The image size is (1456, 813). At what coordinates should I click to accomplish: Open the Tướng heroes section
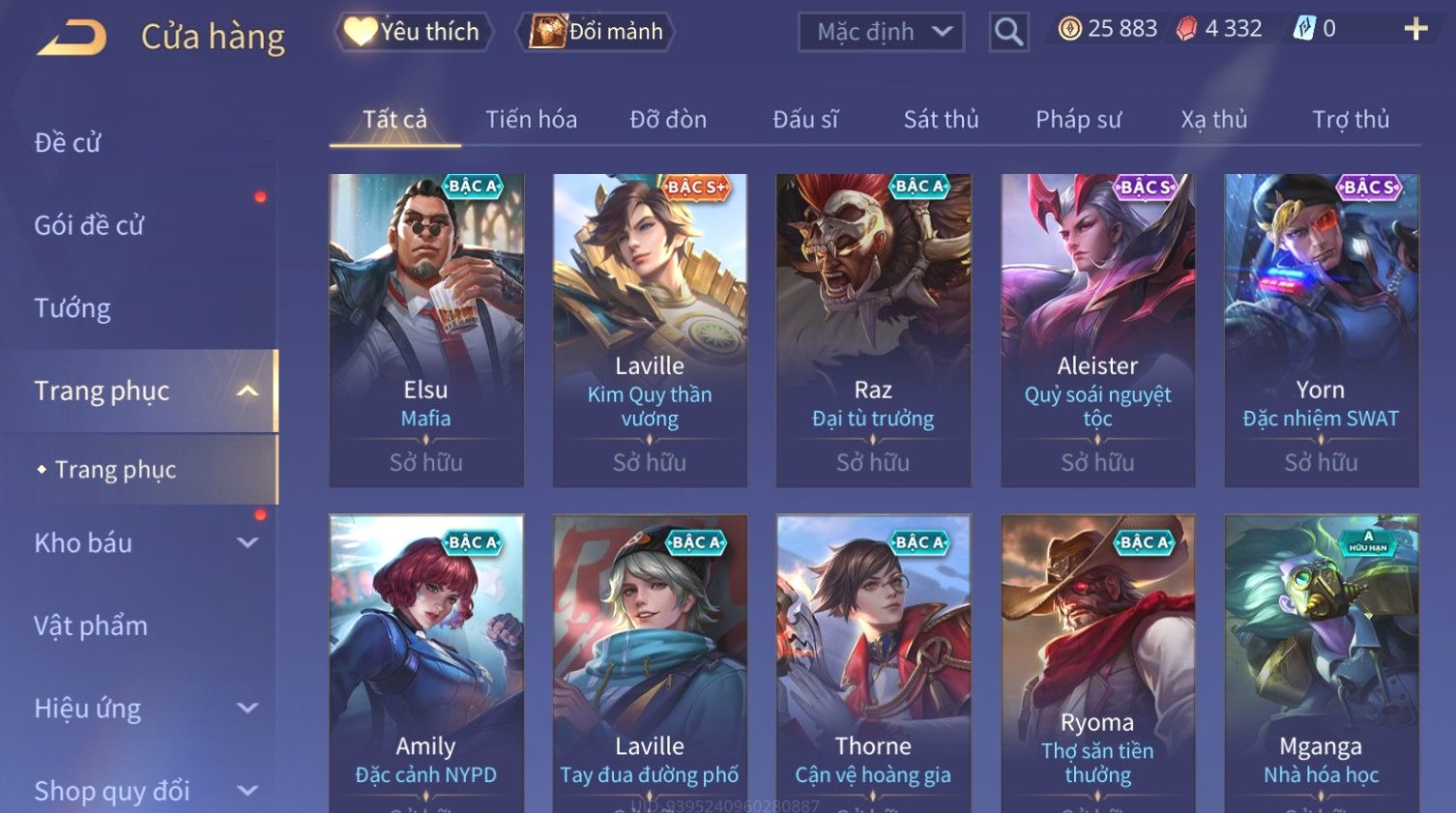(73, 308)
